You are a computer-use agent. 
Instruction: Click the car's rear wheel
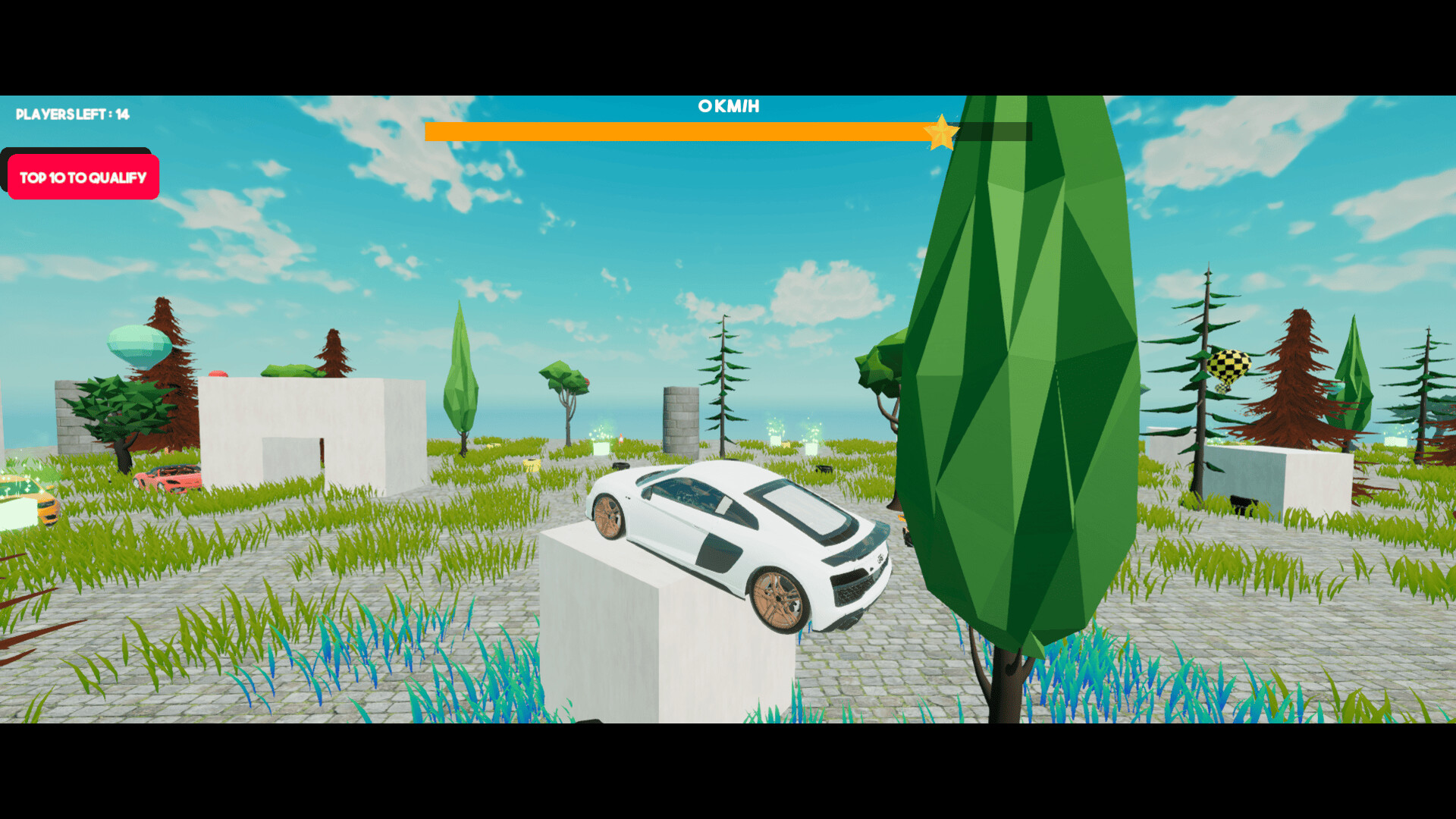(x=777, y=599)
